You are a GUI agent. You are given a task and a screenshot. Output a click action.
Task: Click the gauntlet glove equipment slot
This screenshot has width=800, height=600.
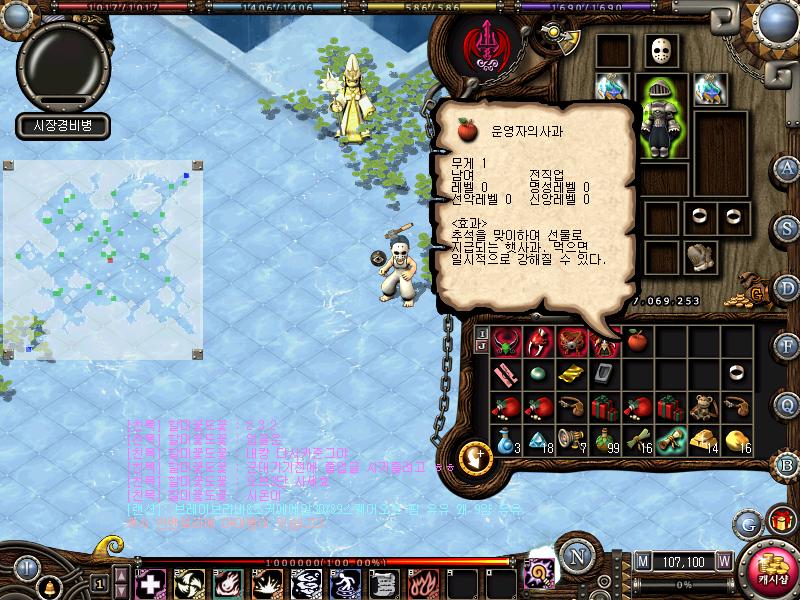click(x=698, y=256)
